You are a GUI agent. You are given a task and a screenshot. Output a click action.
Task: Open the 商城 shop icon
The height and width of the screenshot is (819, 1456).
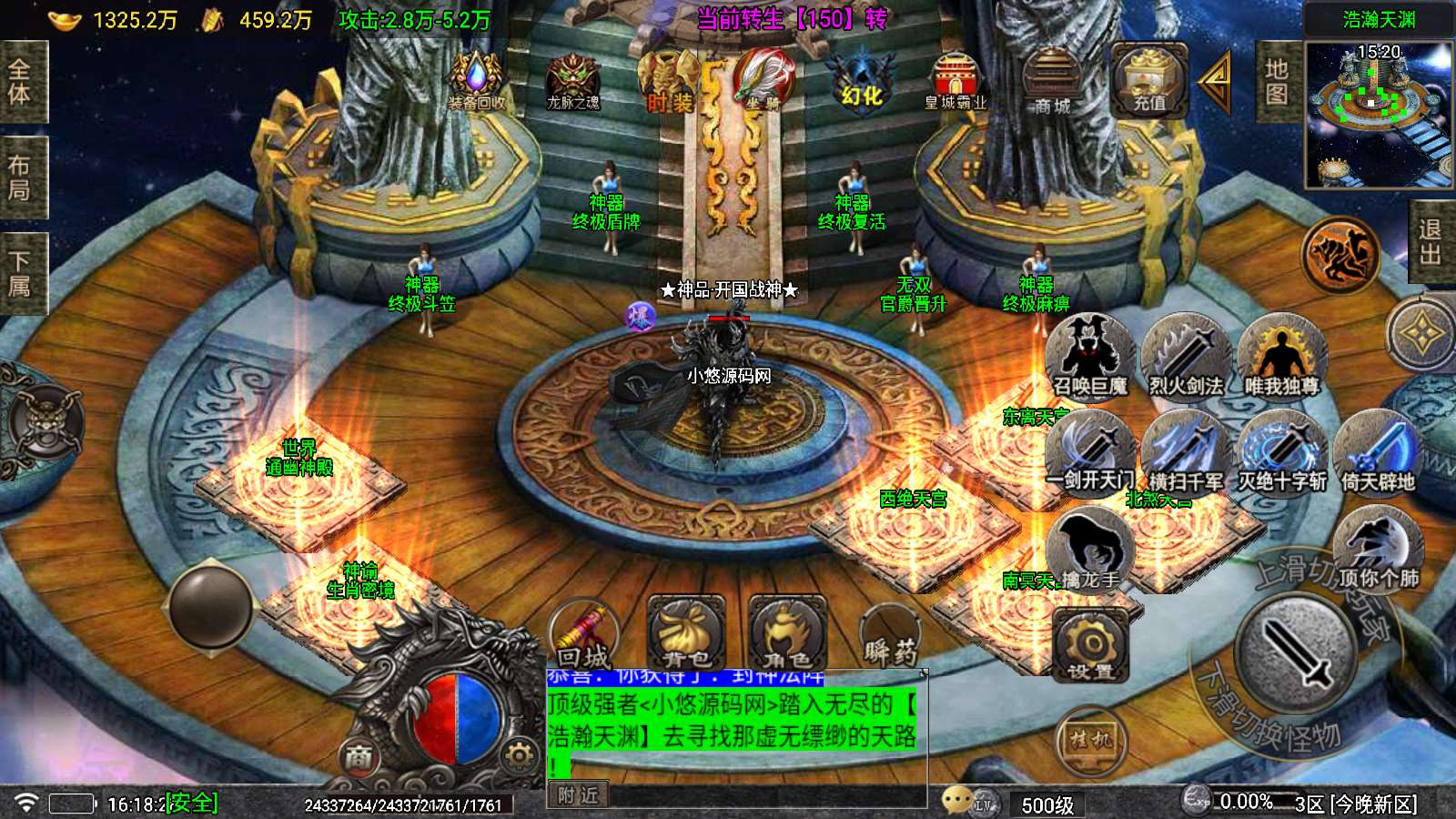[1051, 82]
